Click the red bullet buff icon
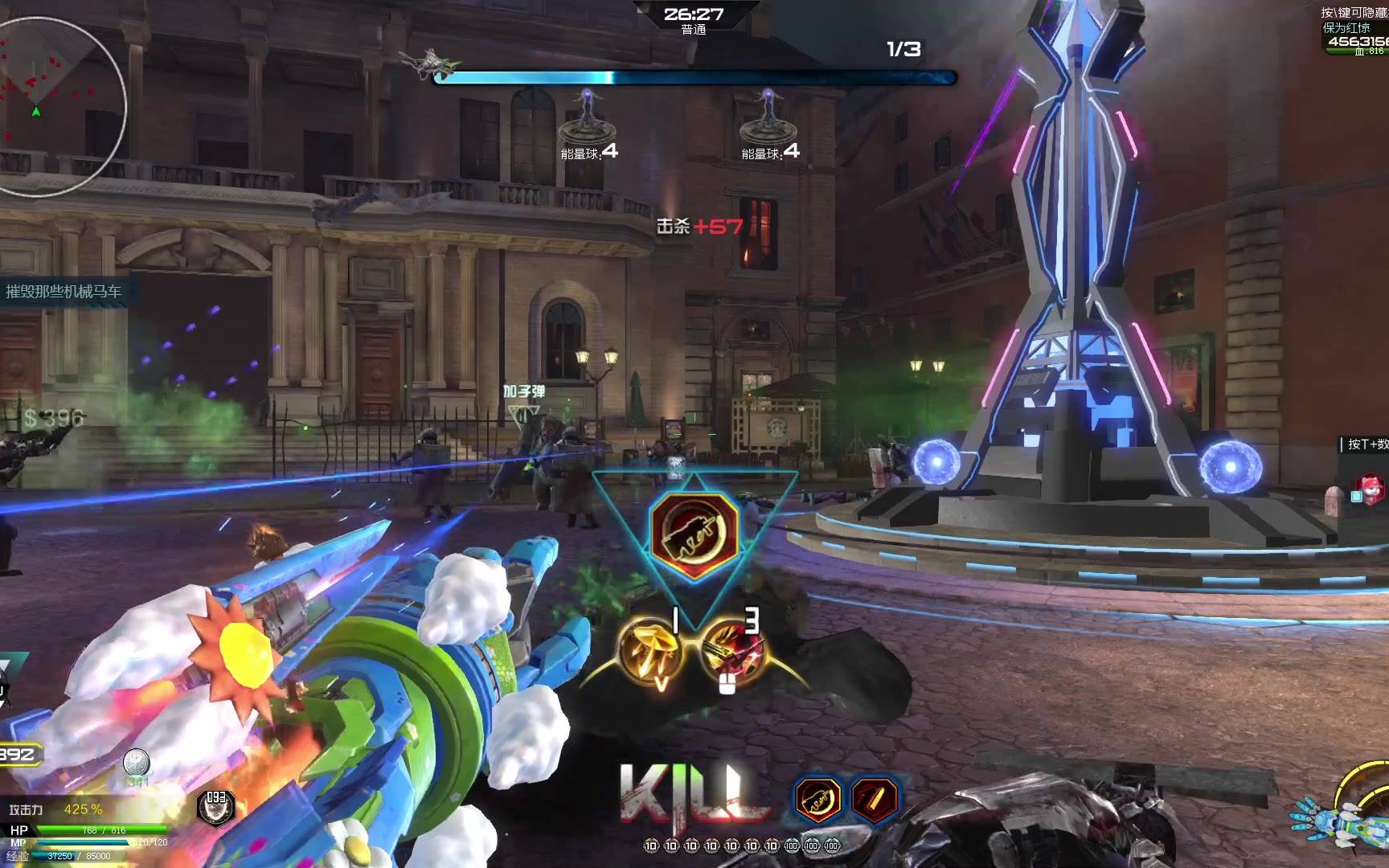The width and height of the screenshot is (1389, 868). 874,800
